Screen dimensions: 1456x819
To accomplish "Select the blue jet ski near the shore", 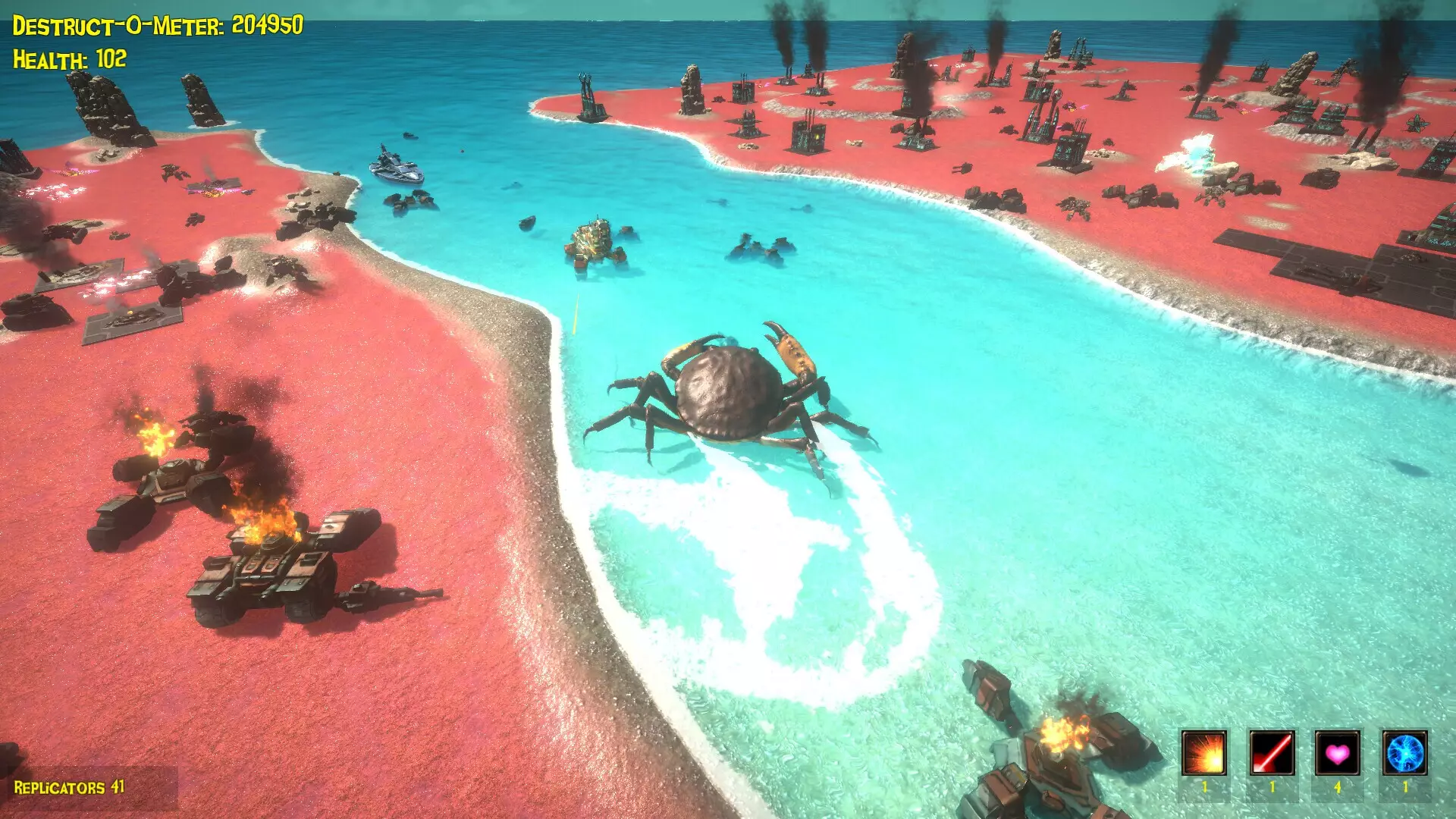I will 397,168.
